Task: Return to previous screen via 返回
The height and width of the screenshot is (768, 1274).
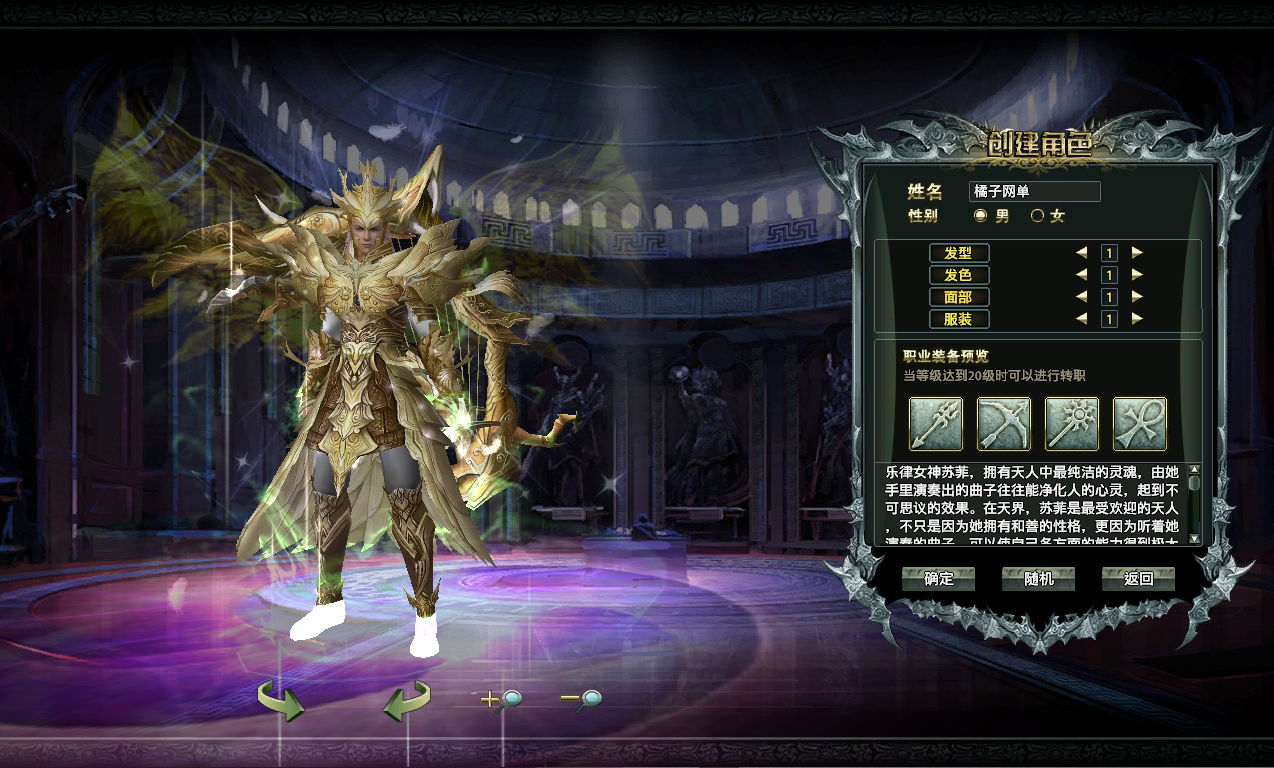Action: coord(1138,579)
